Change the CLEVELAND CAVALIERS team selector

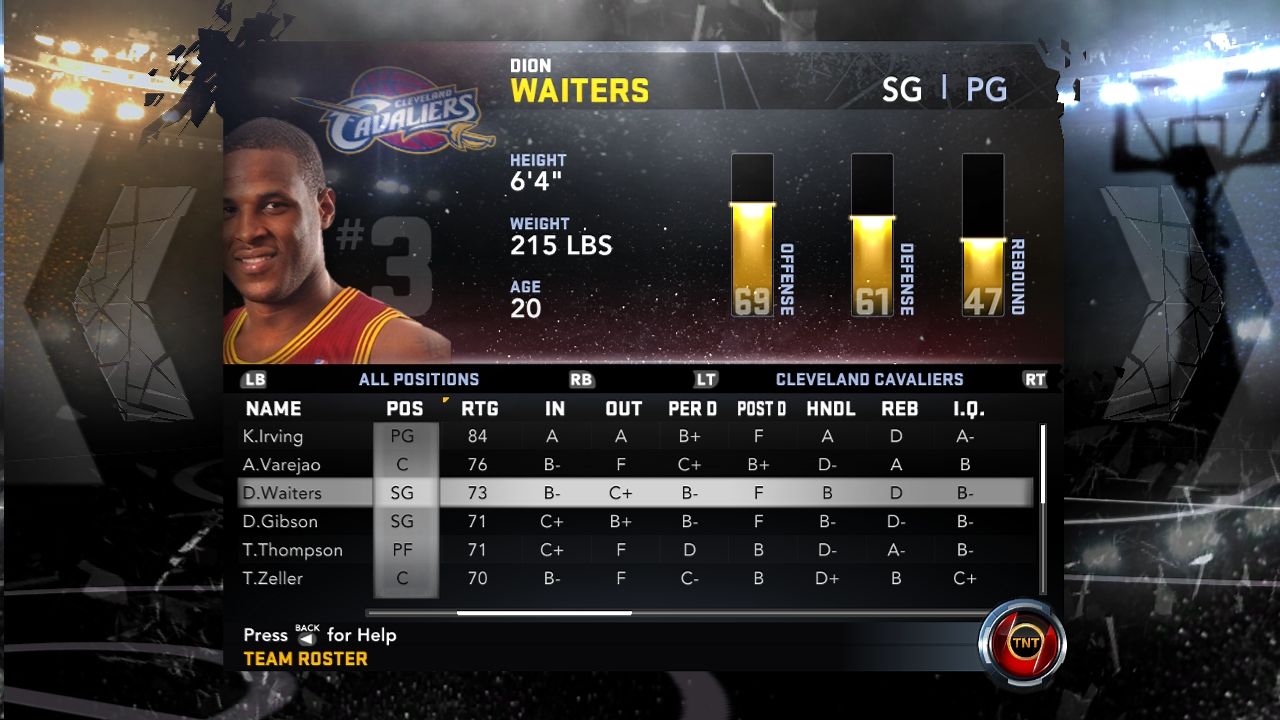(x=869, y=379)
